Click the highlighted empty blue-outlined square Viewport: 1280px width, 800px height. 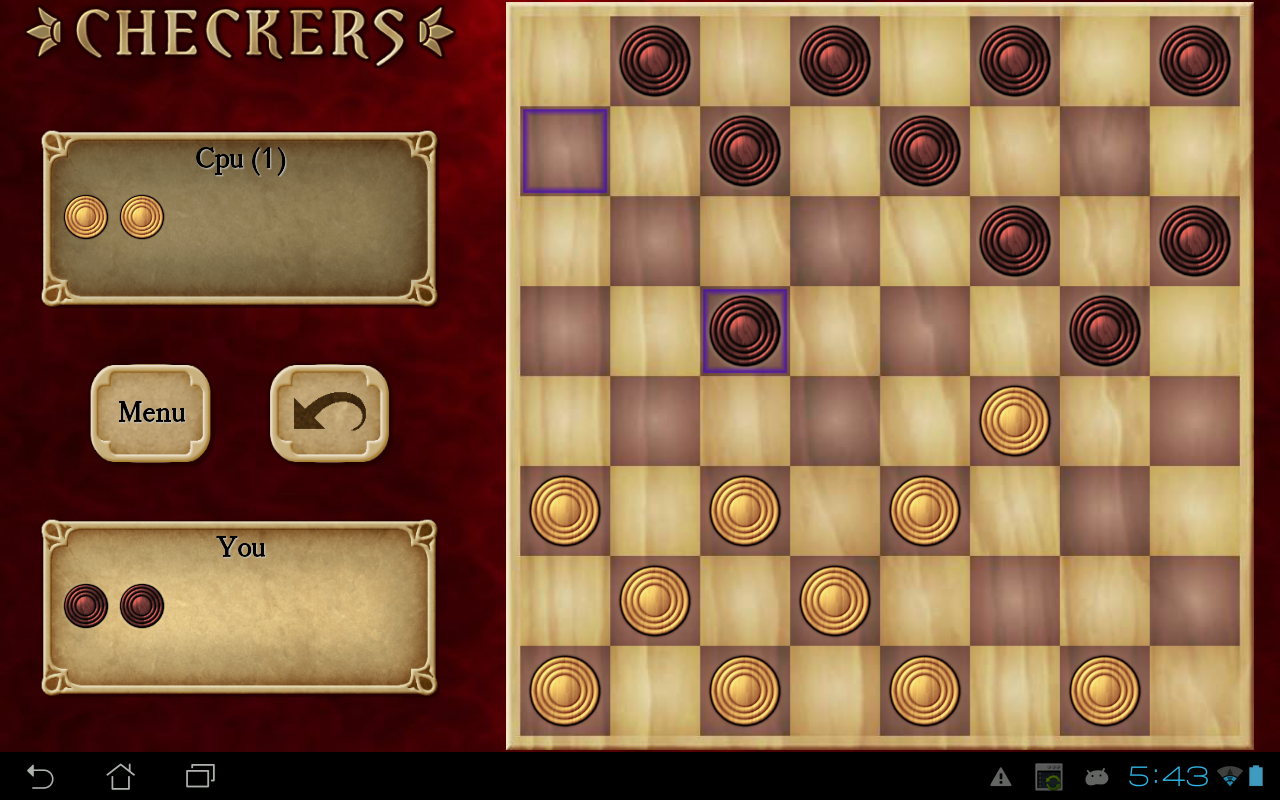[563, 151]
